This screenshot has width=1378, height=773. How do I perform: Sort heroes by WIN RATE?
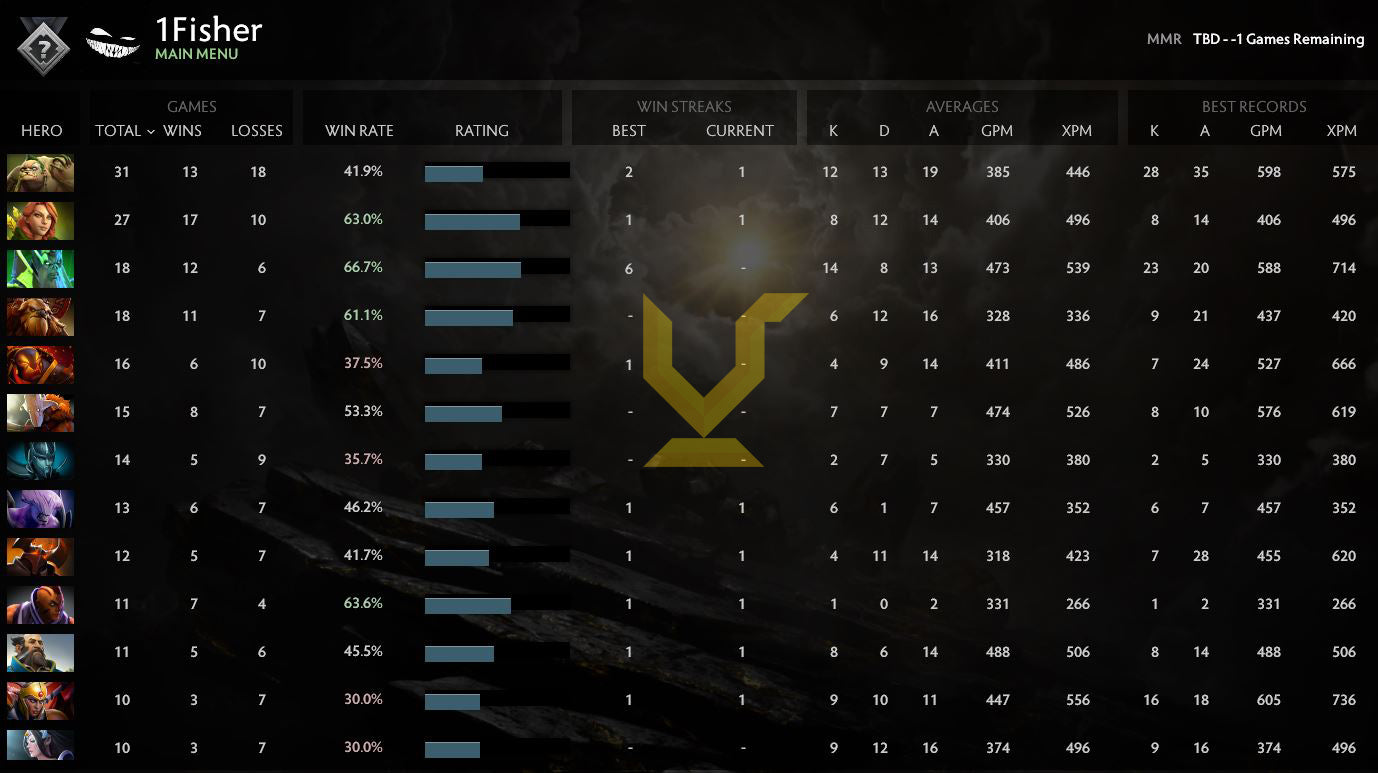pos(358,131)
